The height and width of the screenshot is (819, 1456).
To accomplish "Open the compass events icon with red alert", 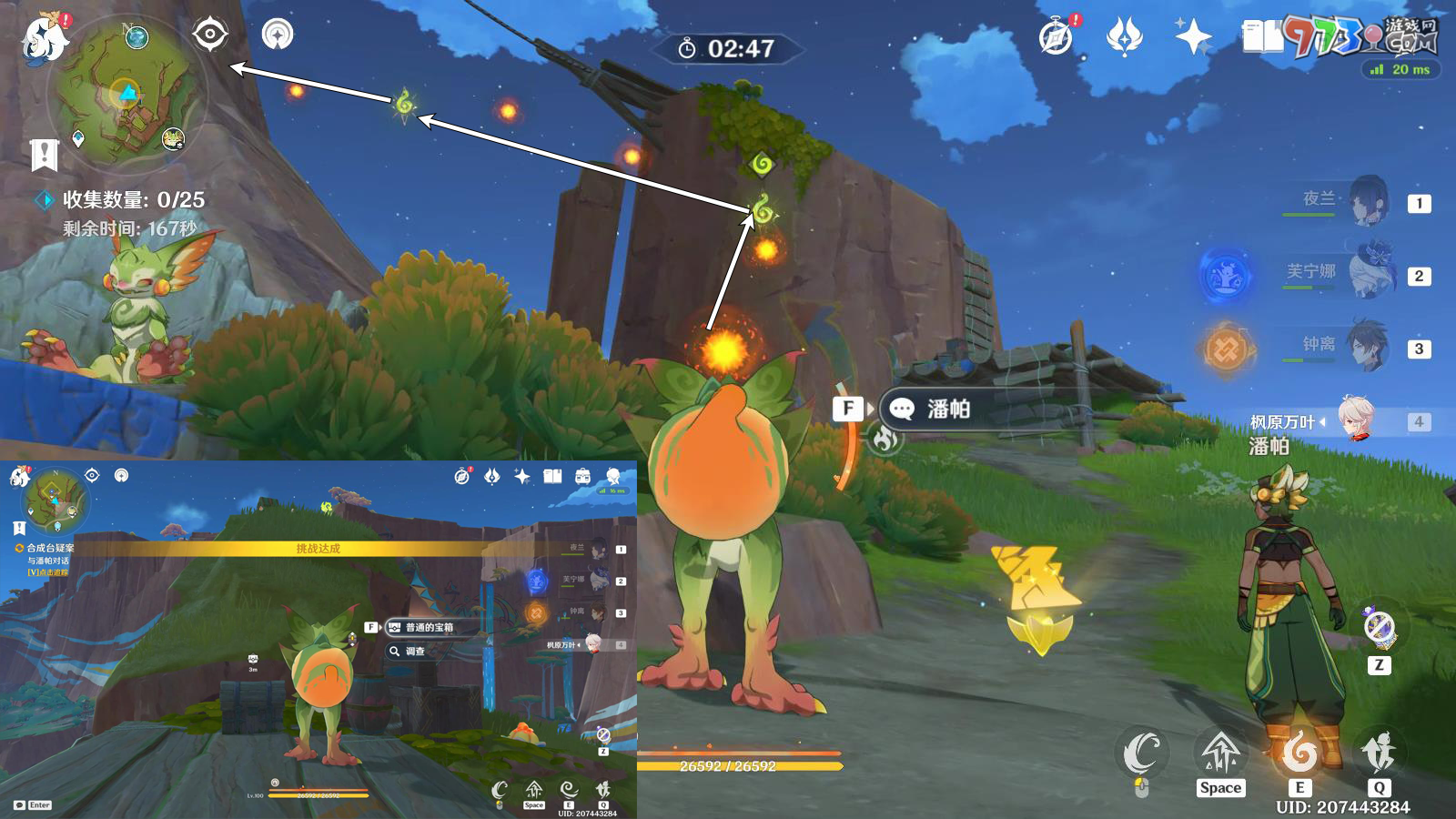I will (x=1057, y=37).
